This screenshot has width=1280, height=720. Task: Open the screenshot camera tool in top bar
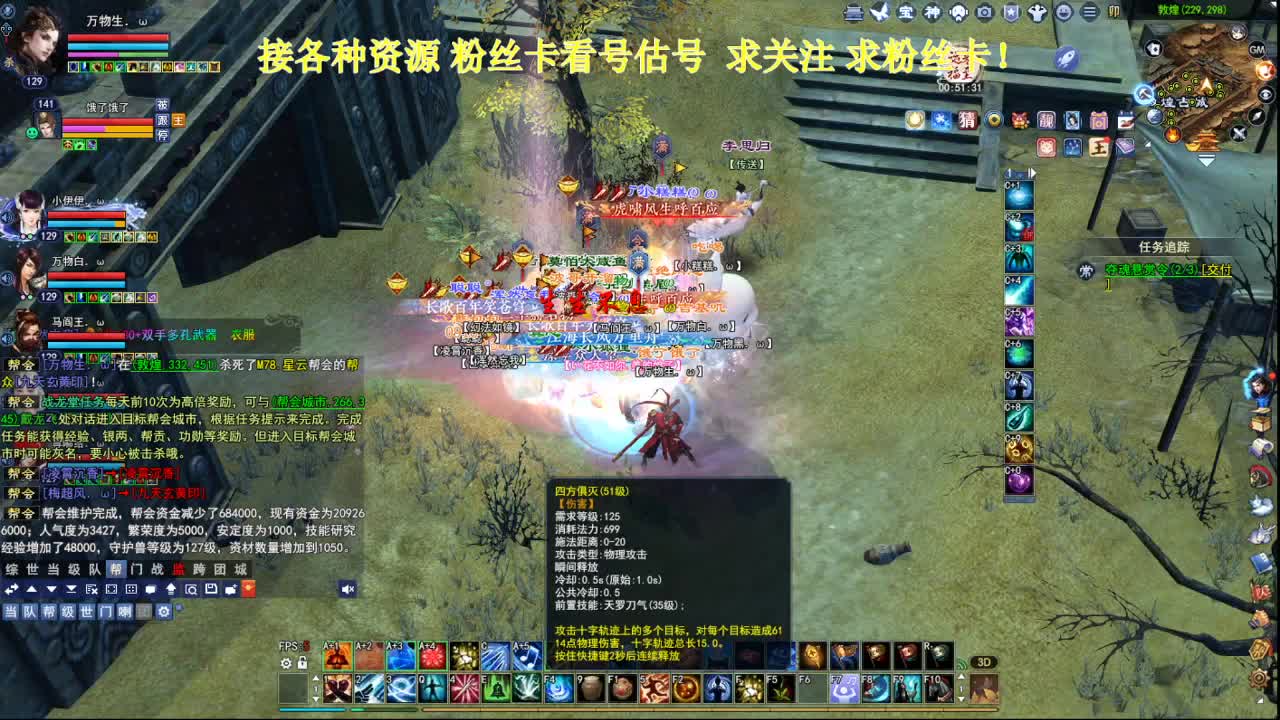click(984, 13)
